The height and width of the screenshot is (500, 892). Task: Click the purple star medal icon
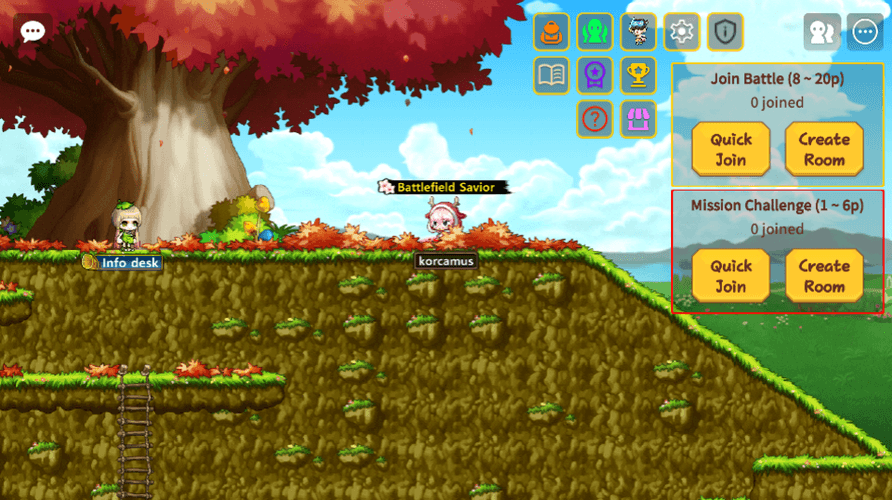tap(595, 75)
